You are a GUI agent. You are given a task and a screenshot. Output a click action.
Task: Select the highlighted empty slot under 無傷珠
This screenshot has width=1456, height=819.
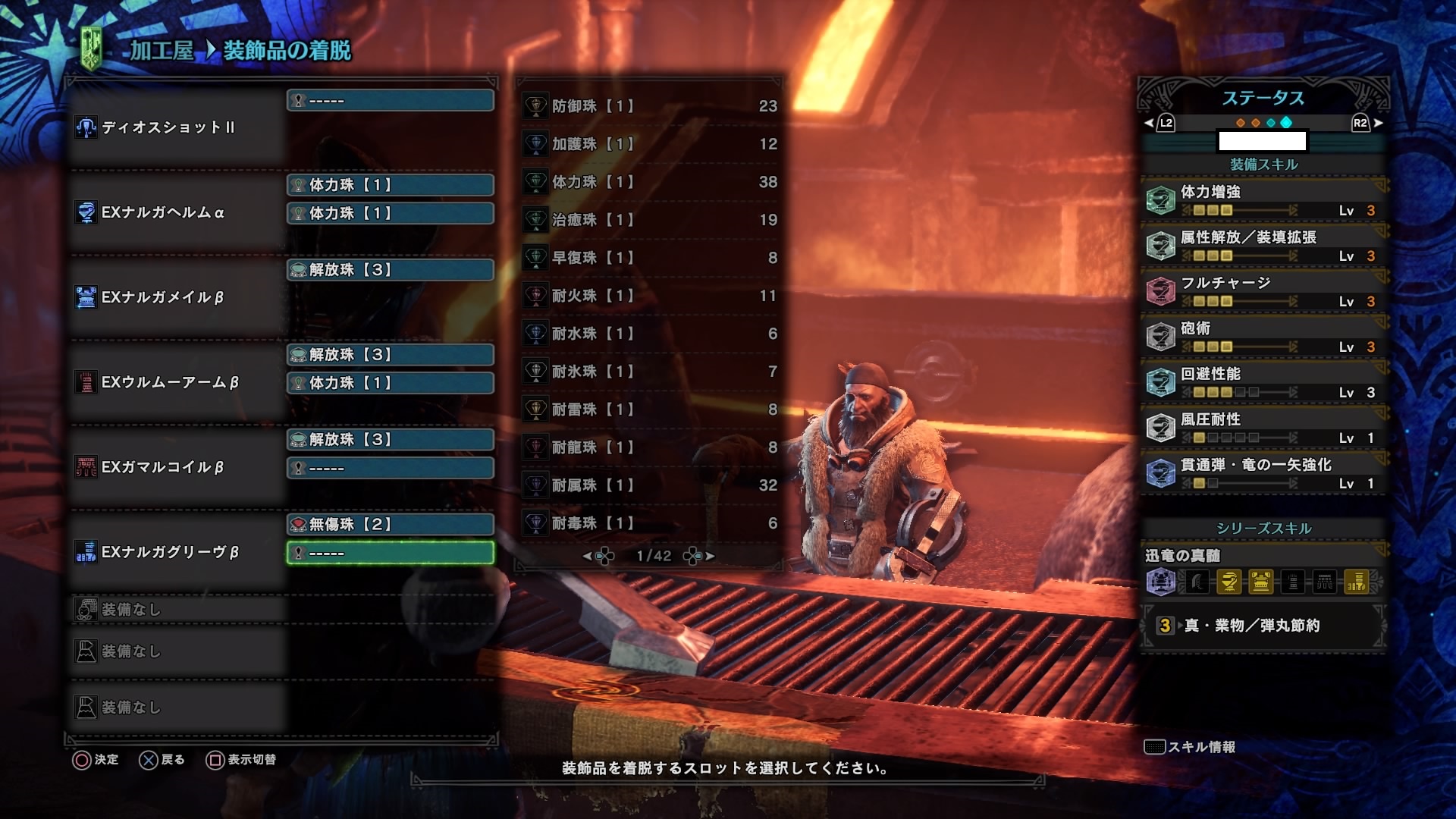click(x=391, y=553)
